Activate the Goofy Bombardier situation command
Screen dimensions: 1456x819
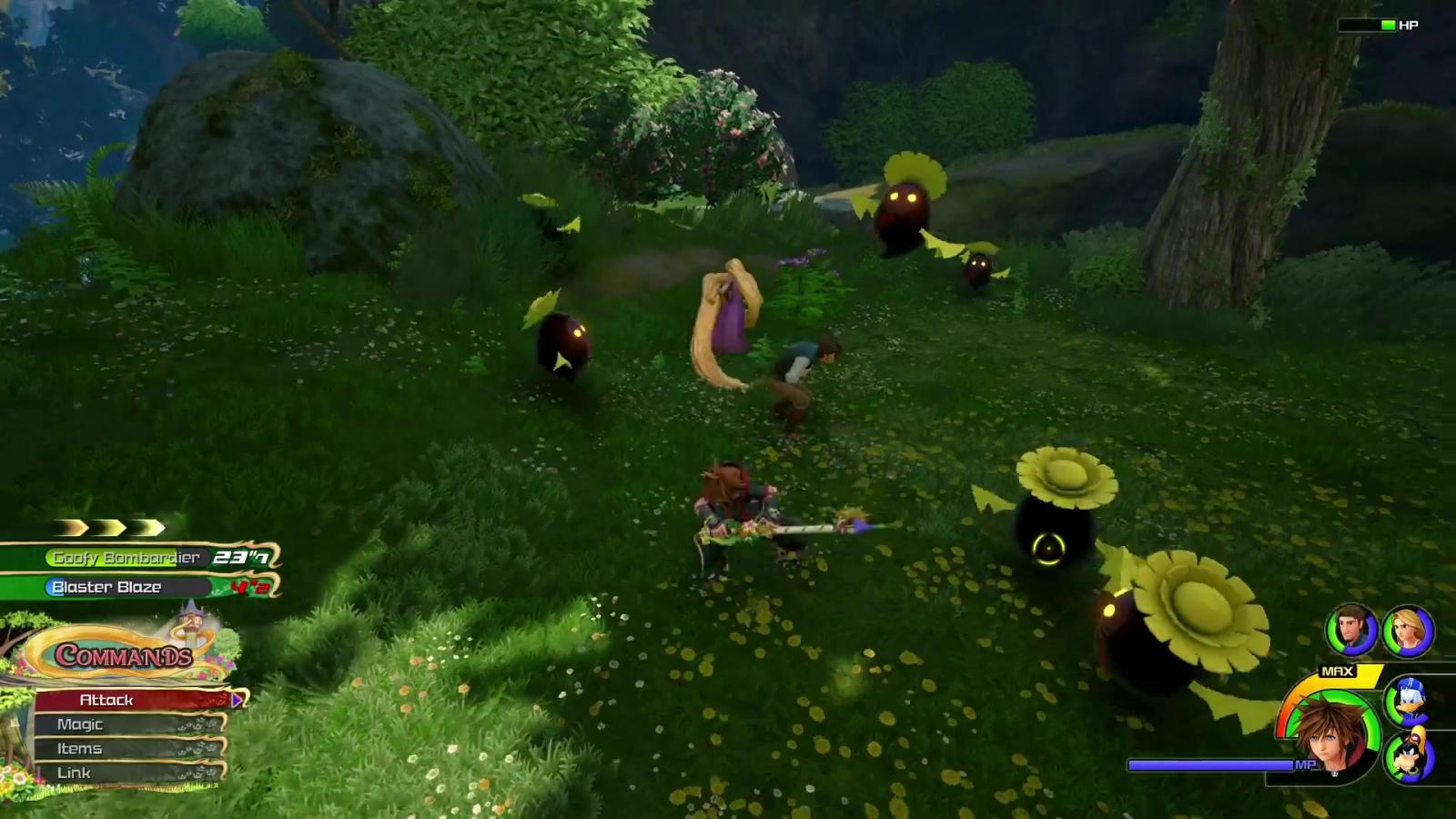click(x=136, y=557)
